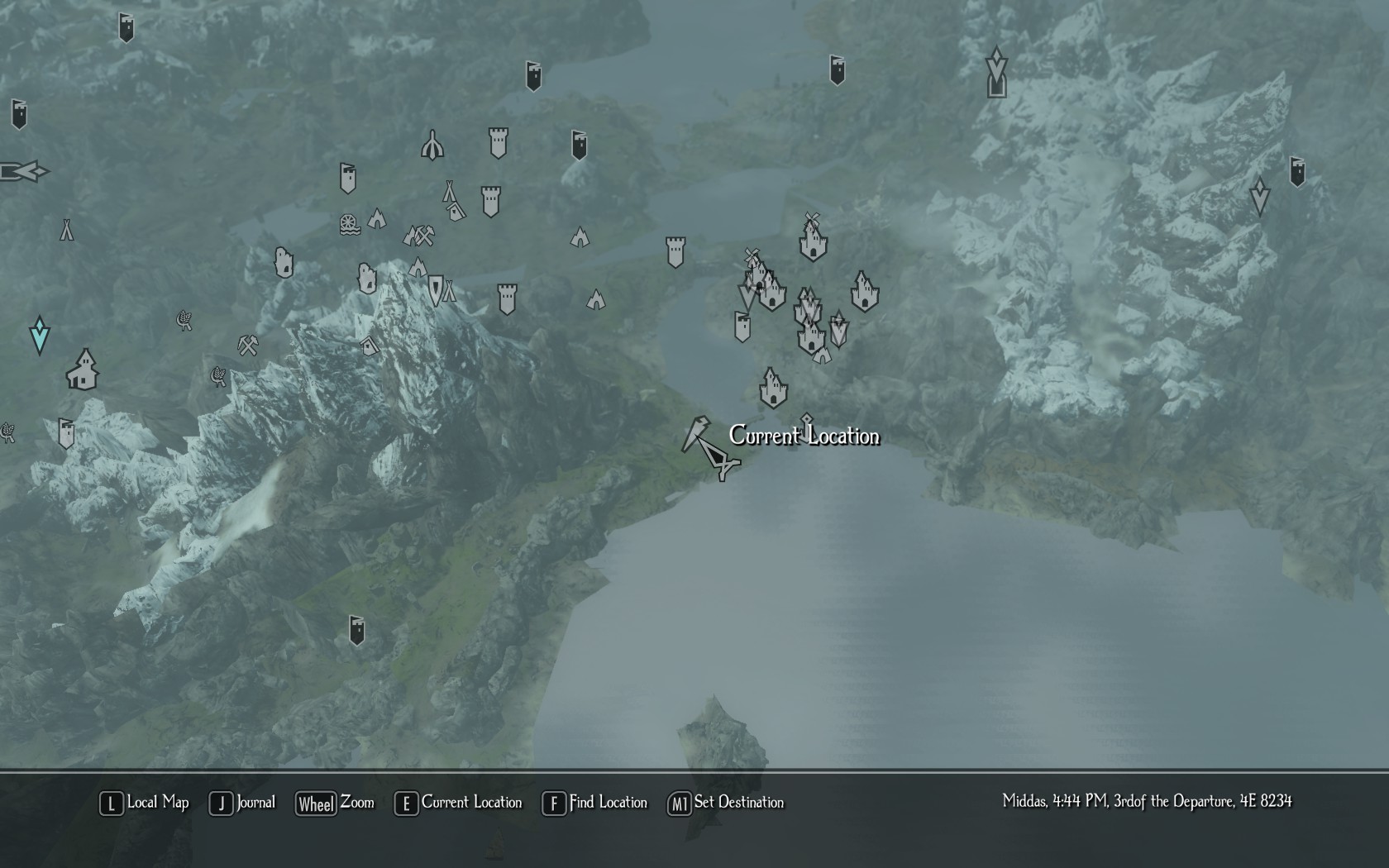Select the shield-shaped map marker
Screen dimensions: 1389x868
(435, 289)
